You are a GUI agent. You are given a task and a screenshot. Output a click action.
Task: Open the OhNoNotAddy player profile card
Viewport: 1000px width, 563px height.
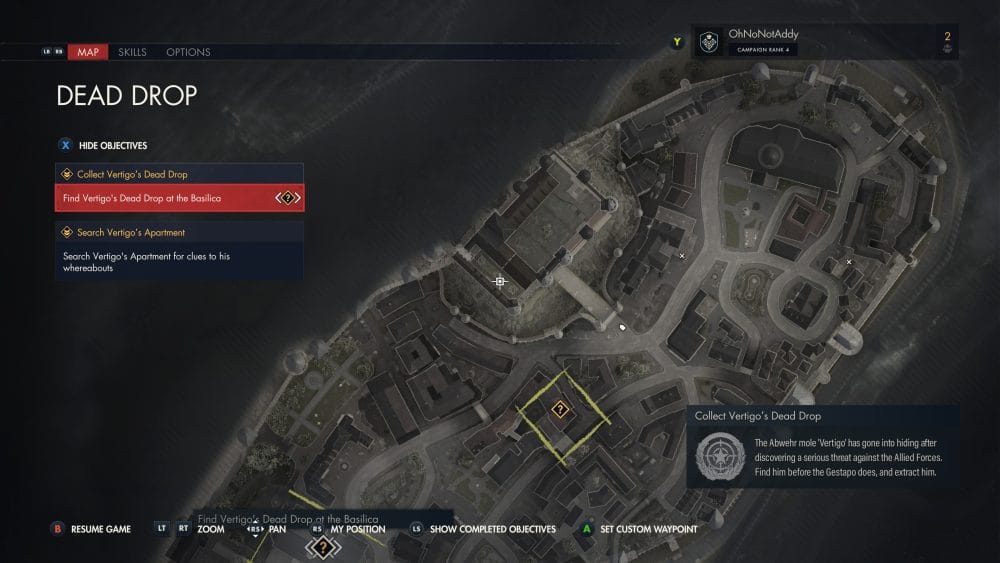click(x=762, y=41)
